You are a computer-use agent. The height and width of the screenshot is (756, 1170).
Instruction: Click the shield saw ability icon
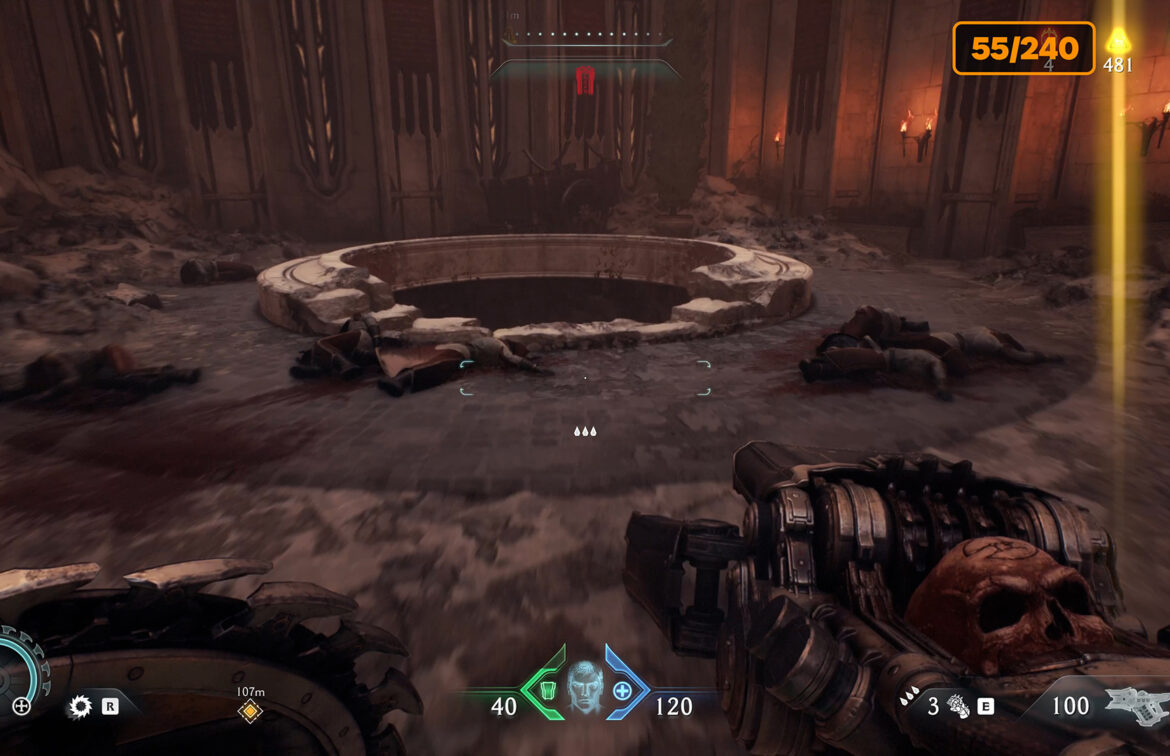[x=79, y=707]
